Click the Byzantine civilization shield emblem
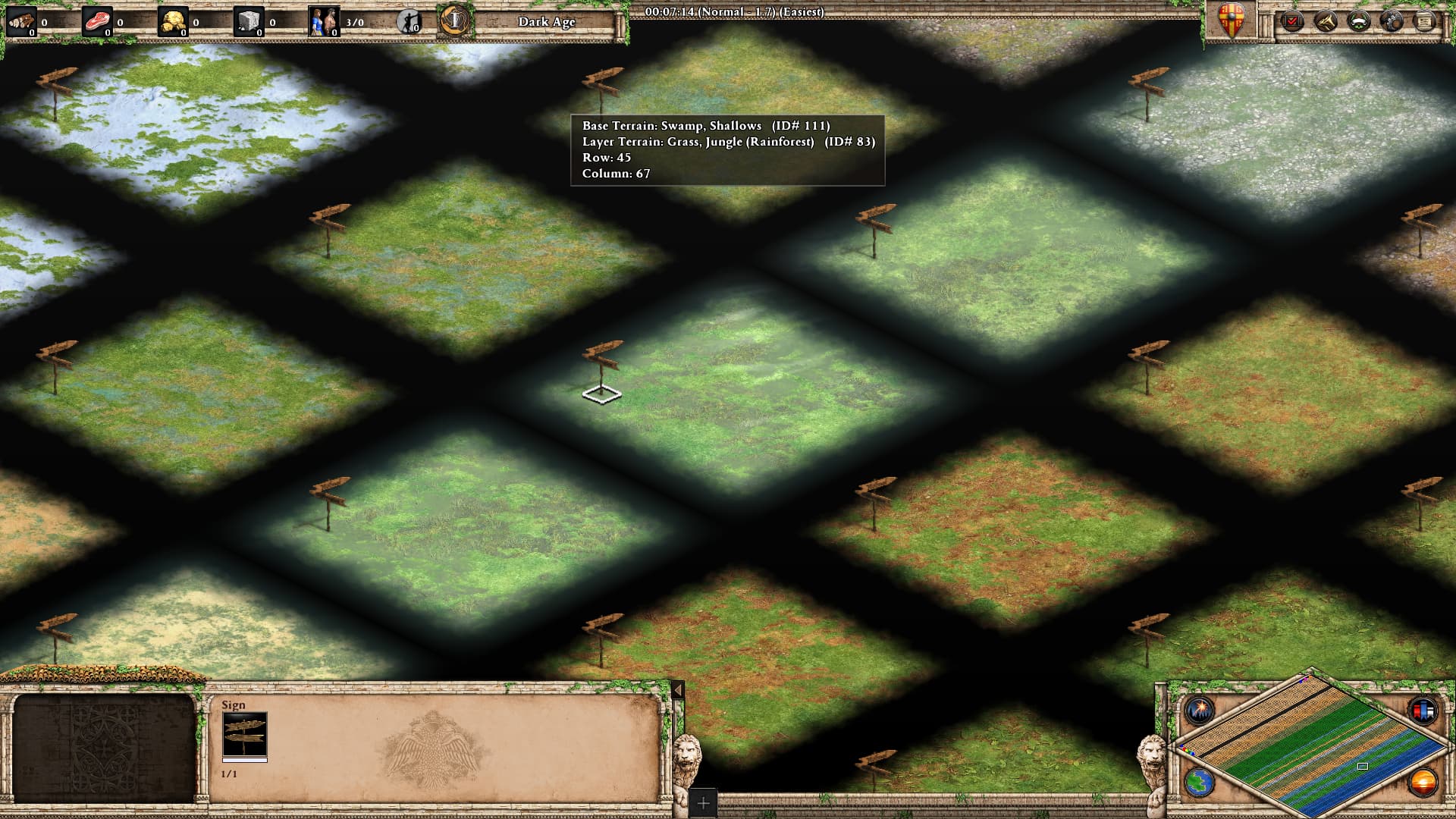Viewport: 1456px width, 819px height. [x=1231, y=20]
